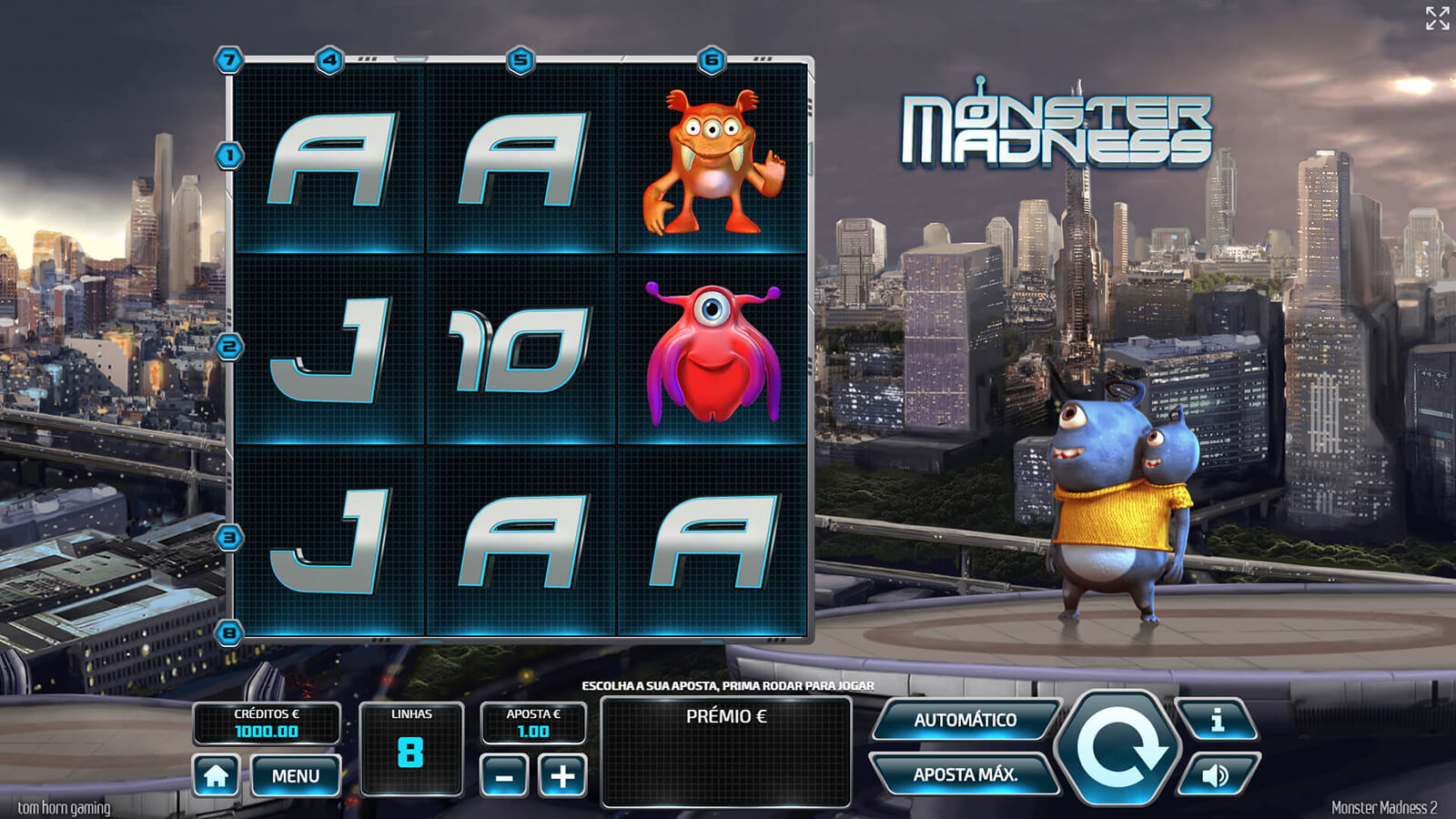This screenshot has height=819, width=1456.
Task: Toggle the sound speaker icon
Action: pyautogui.click(x=1218, y=774)
